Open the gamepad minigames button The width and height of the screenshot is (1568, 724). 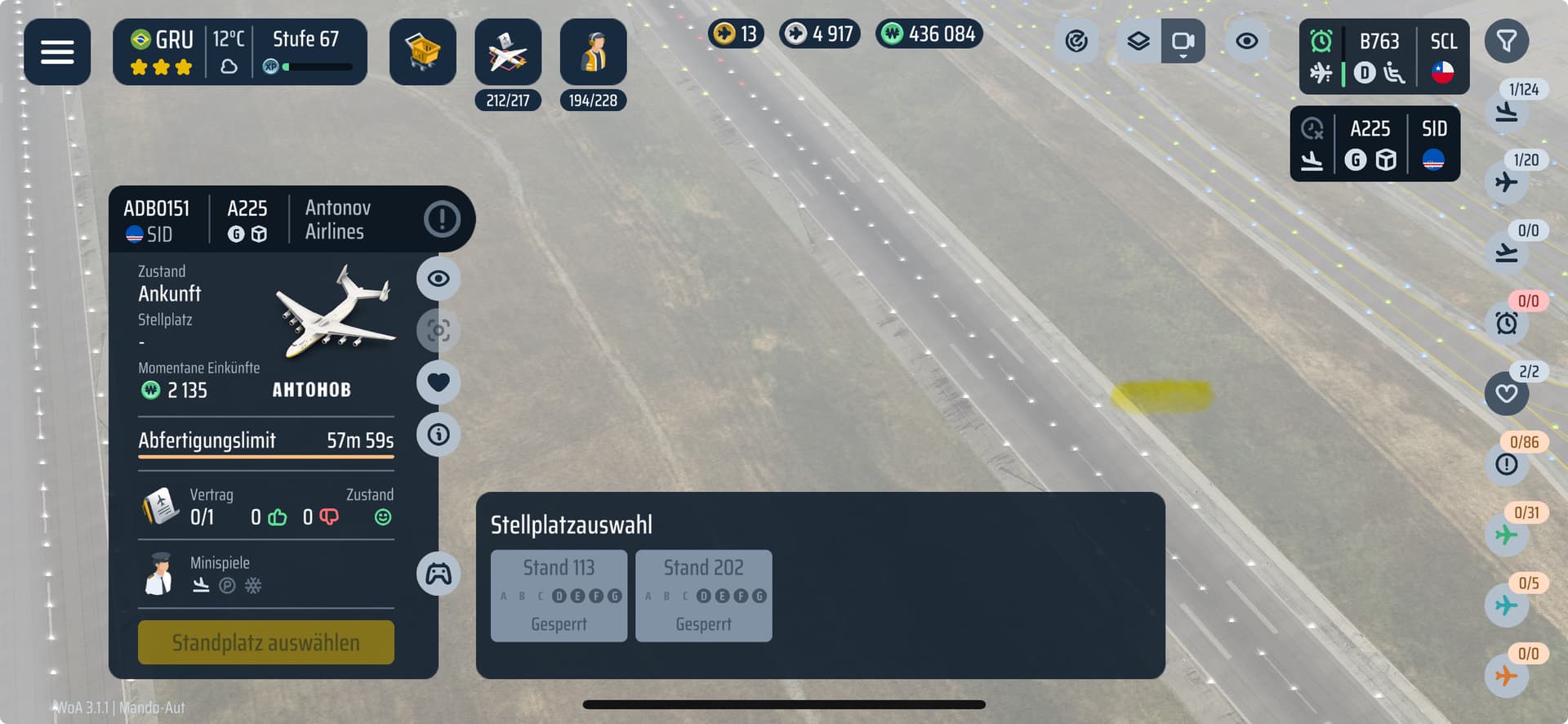pyautogui.click(x=439, y=574)
